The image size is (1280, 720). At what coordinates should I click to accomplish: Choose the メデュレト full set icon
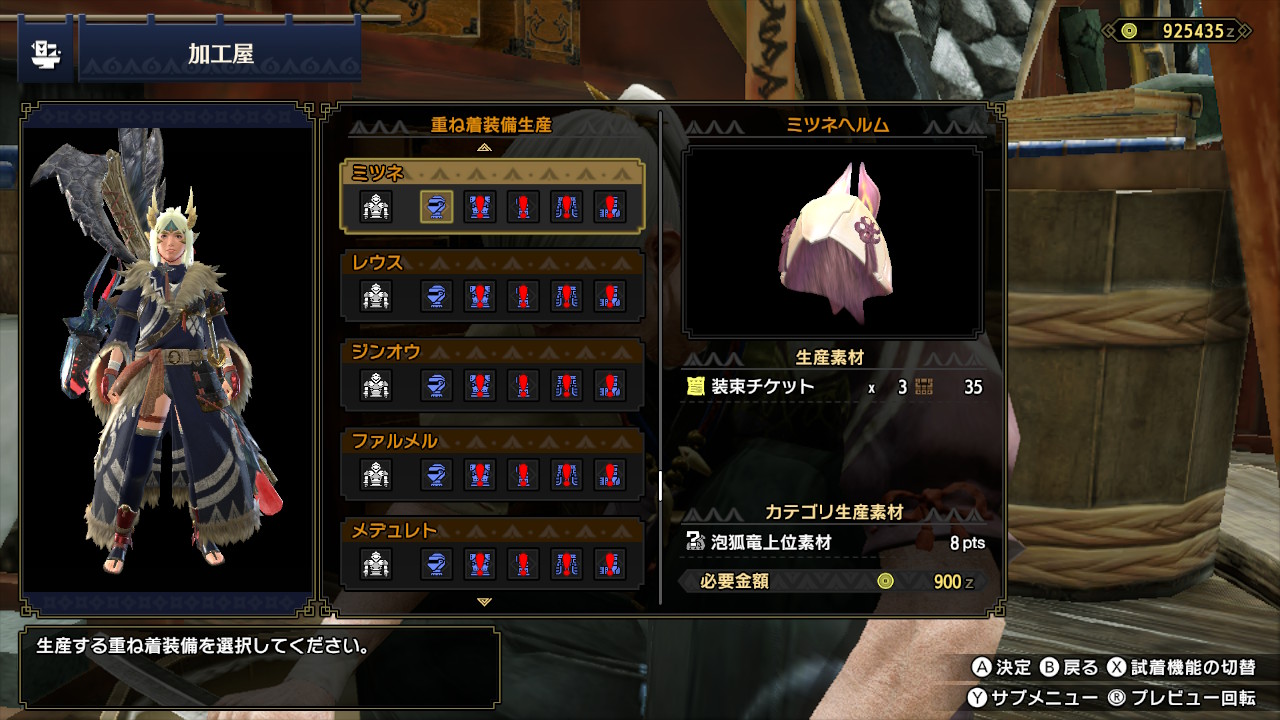click(376, 564)
